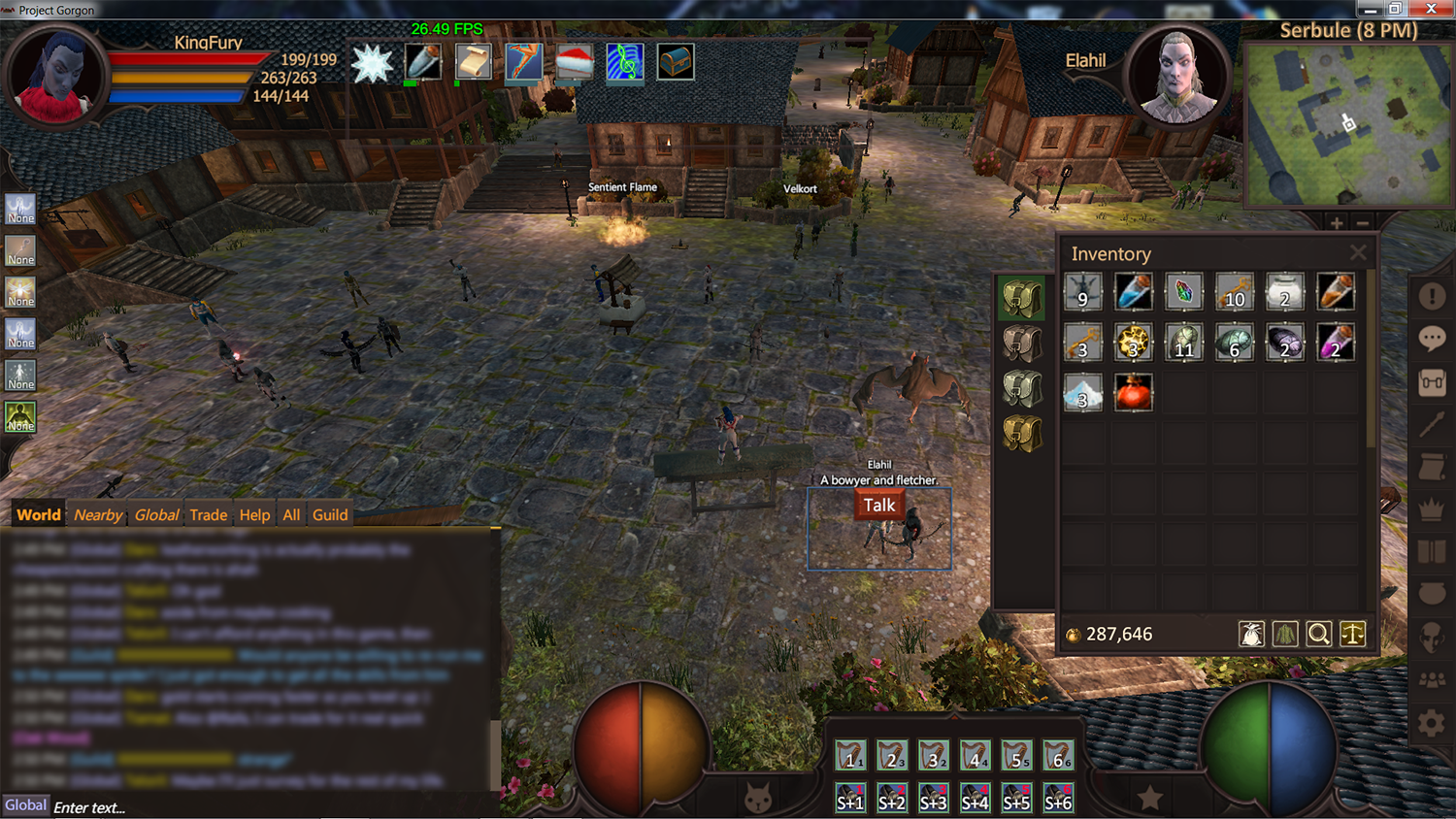Open the settings gear in side menu
1456x819 pixels.
1432,723
